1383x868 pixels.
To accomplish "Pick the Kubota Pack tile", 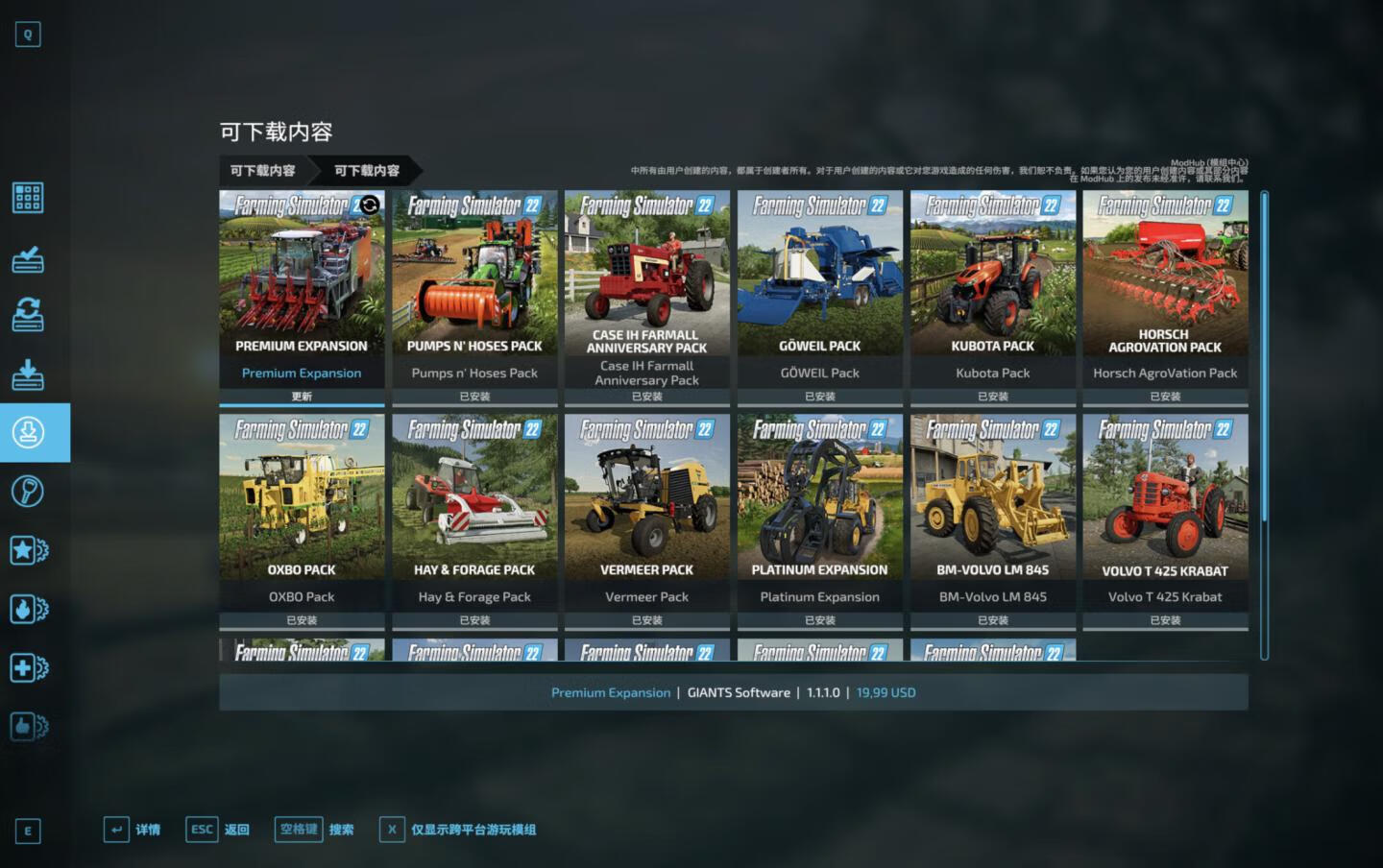I will coord(992,288).
